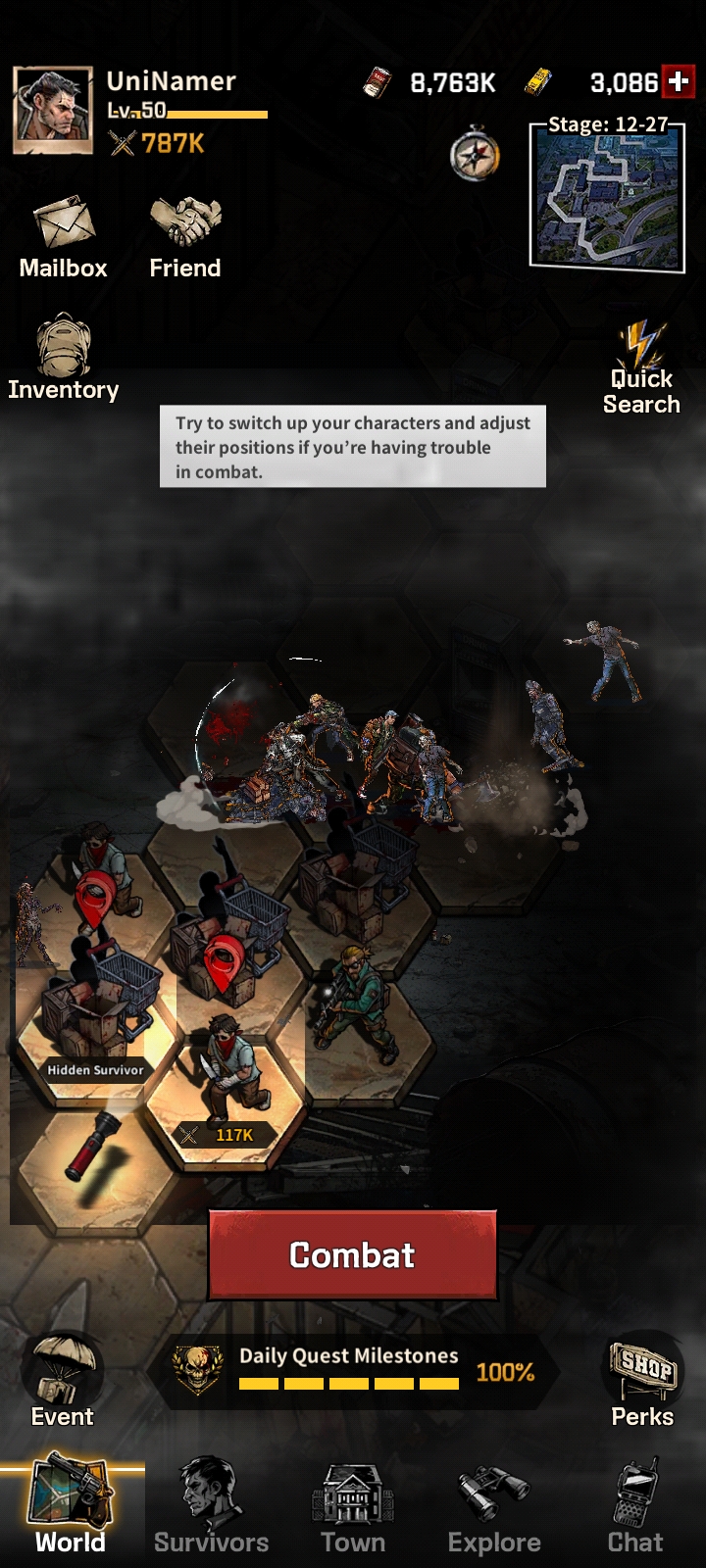Switch to the Survivors tab
This screenshot has width=706, height=1568.
(x=211, y=1509)
